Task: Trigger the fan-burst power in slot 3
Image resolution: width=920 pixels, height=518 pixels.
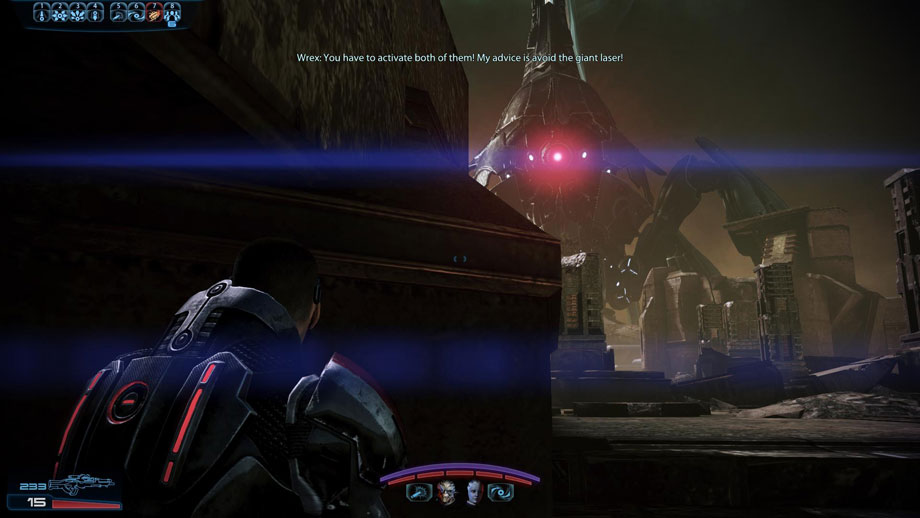Action: tap(78, 12)
